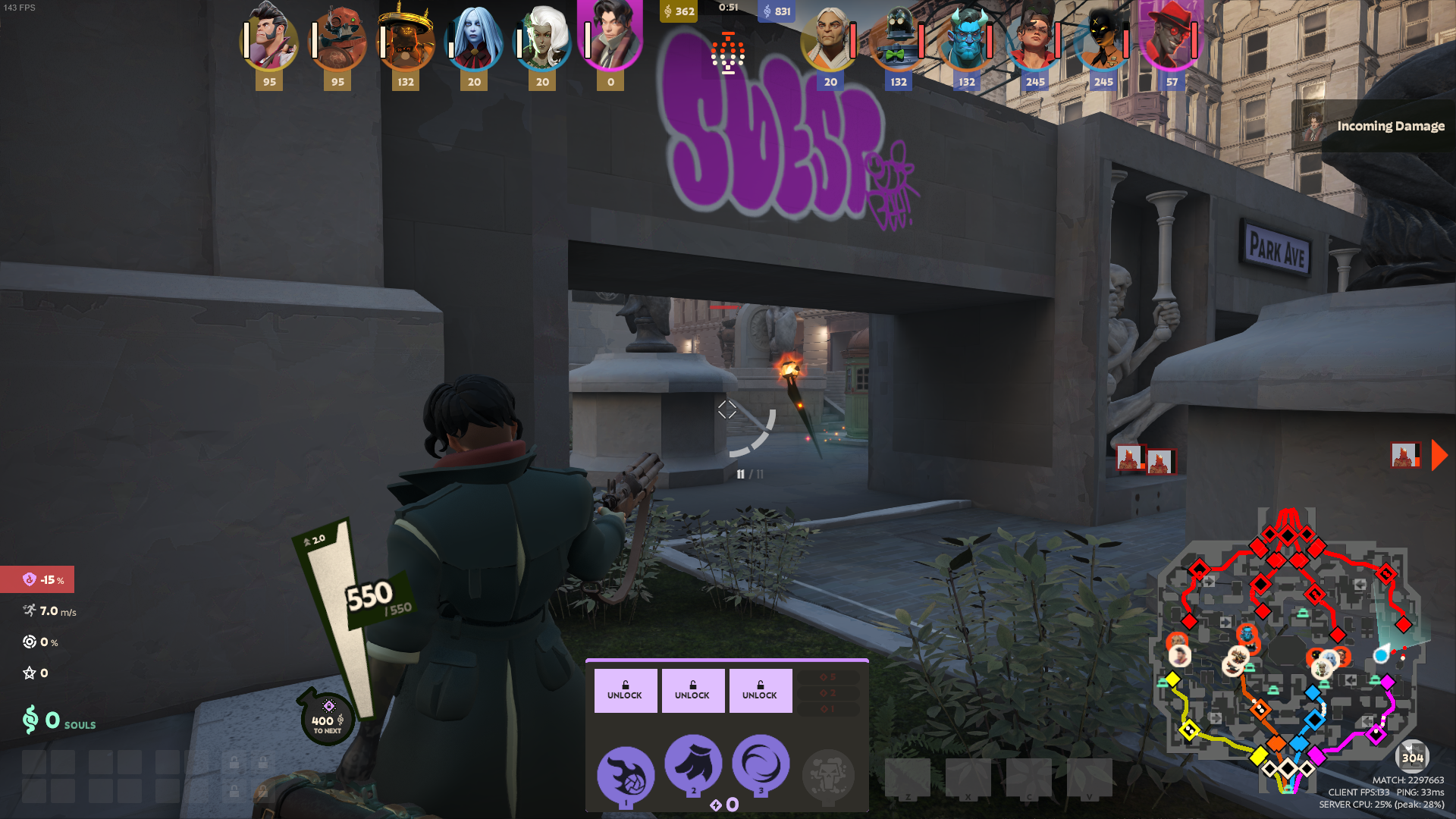The width and height of the screenshot is (1456, 819).
Task: Trigger the swirling vortex ability
Action: (x=761, y=763)
